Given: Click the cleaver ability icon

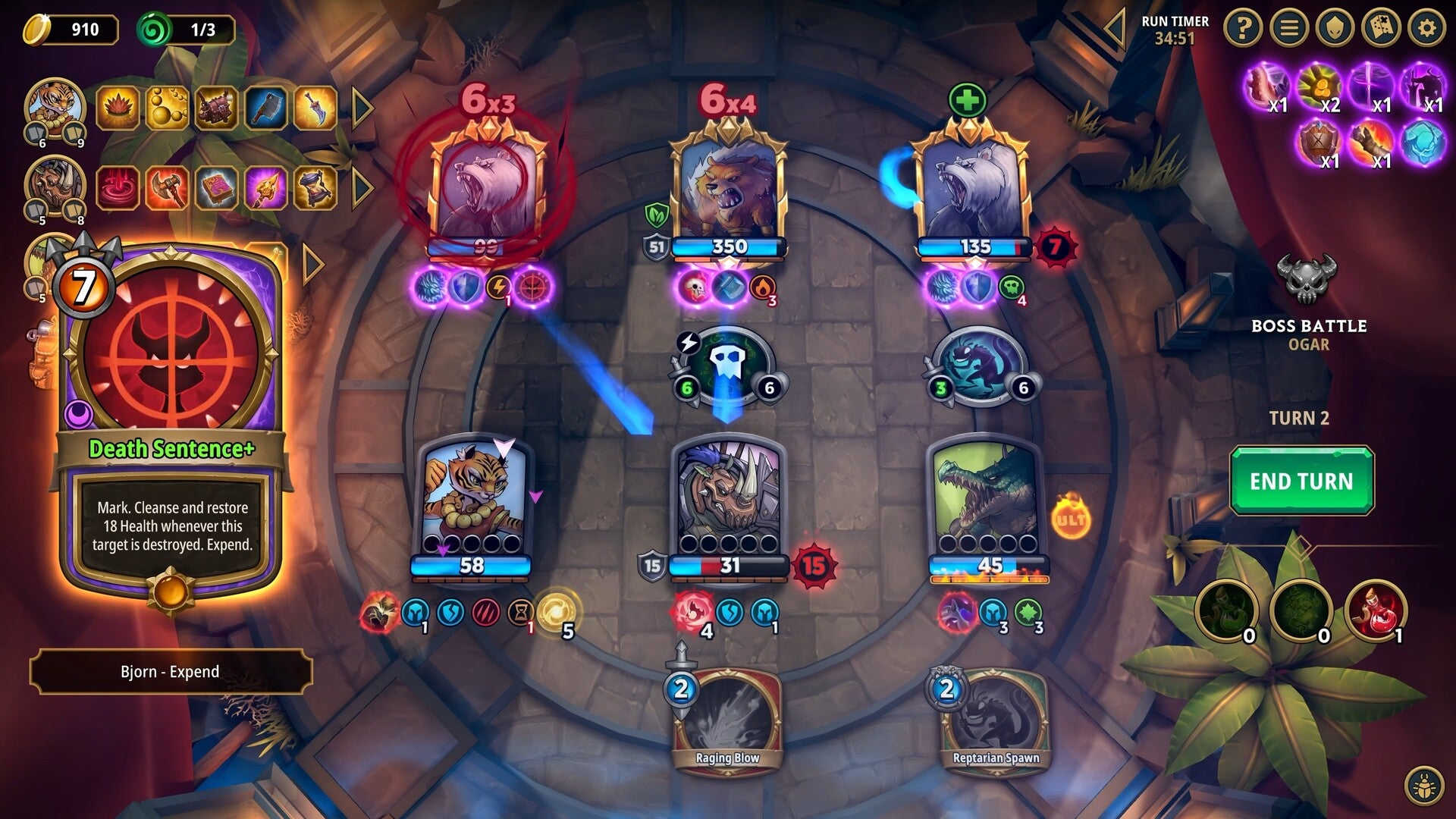Looking at the screenshot, I should [266, 108].
